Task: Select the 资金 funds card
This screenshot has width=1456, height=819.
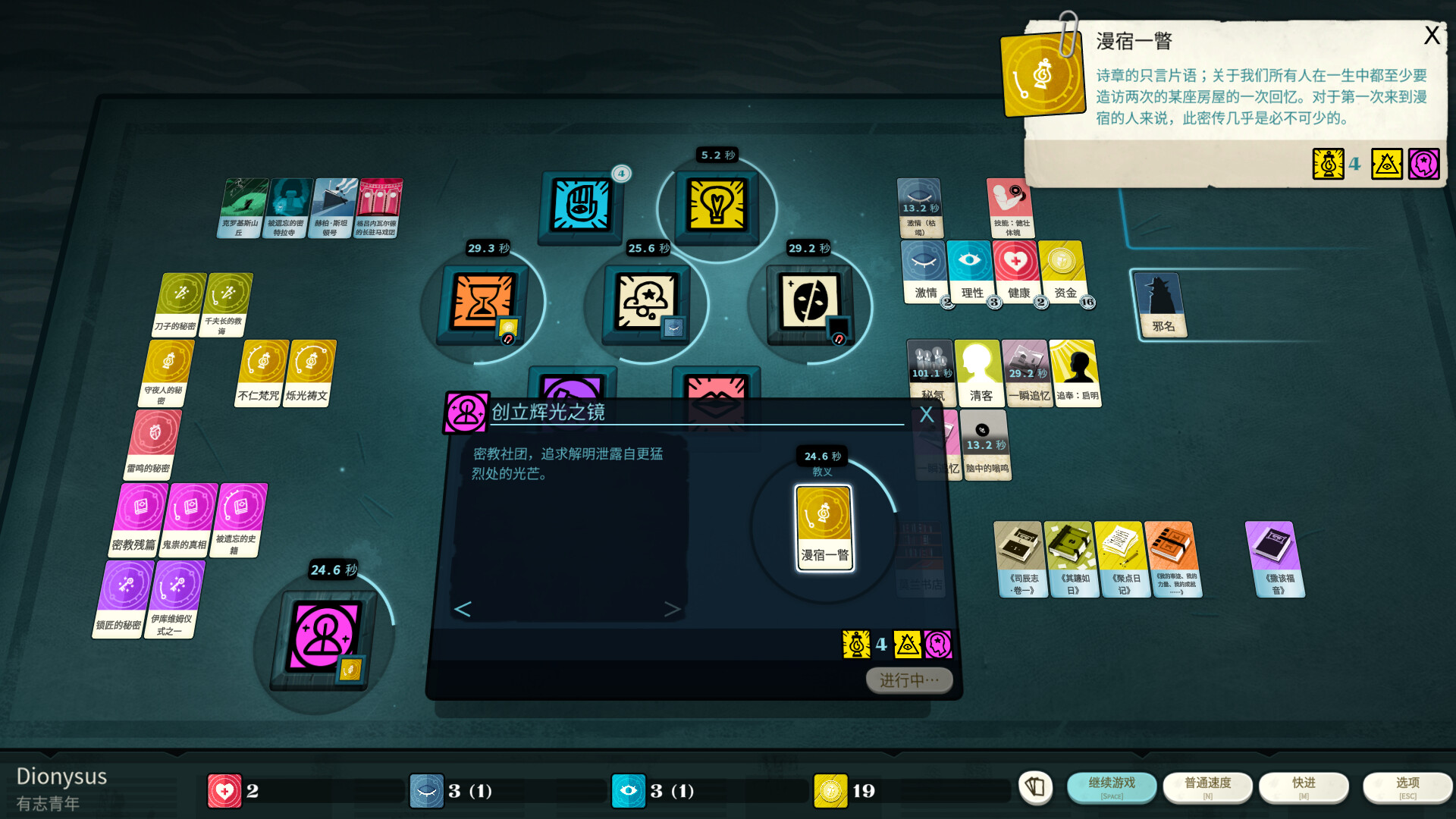Action: pyautogui.click(x=1063, y=271)
